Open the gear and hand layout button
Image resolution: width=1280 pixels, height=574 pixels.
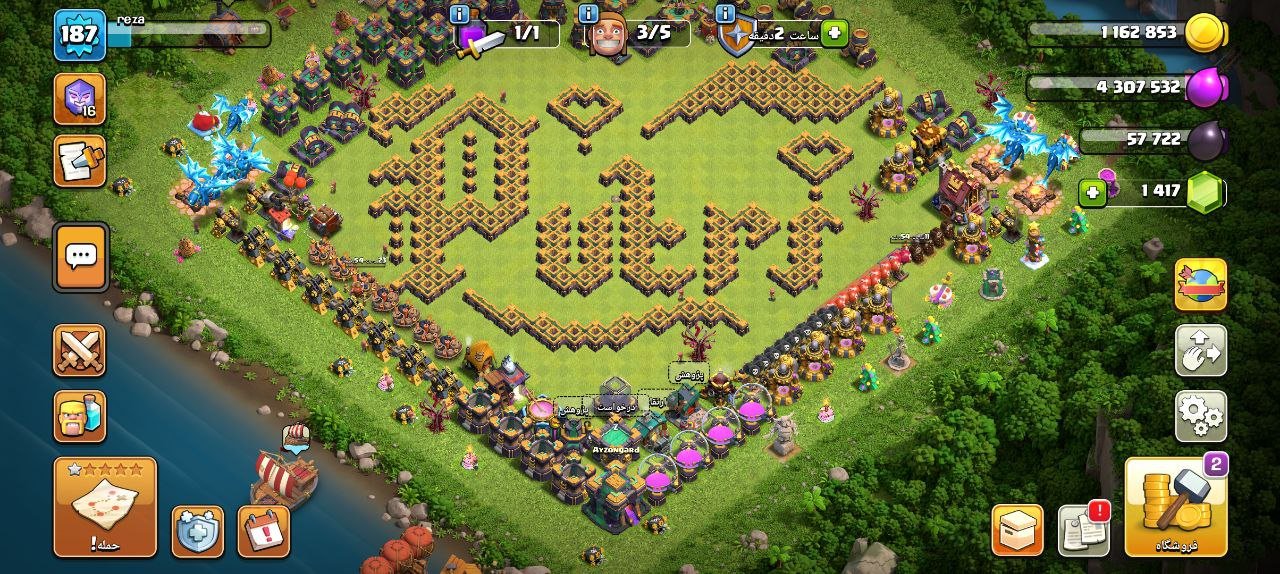1200,350
